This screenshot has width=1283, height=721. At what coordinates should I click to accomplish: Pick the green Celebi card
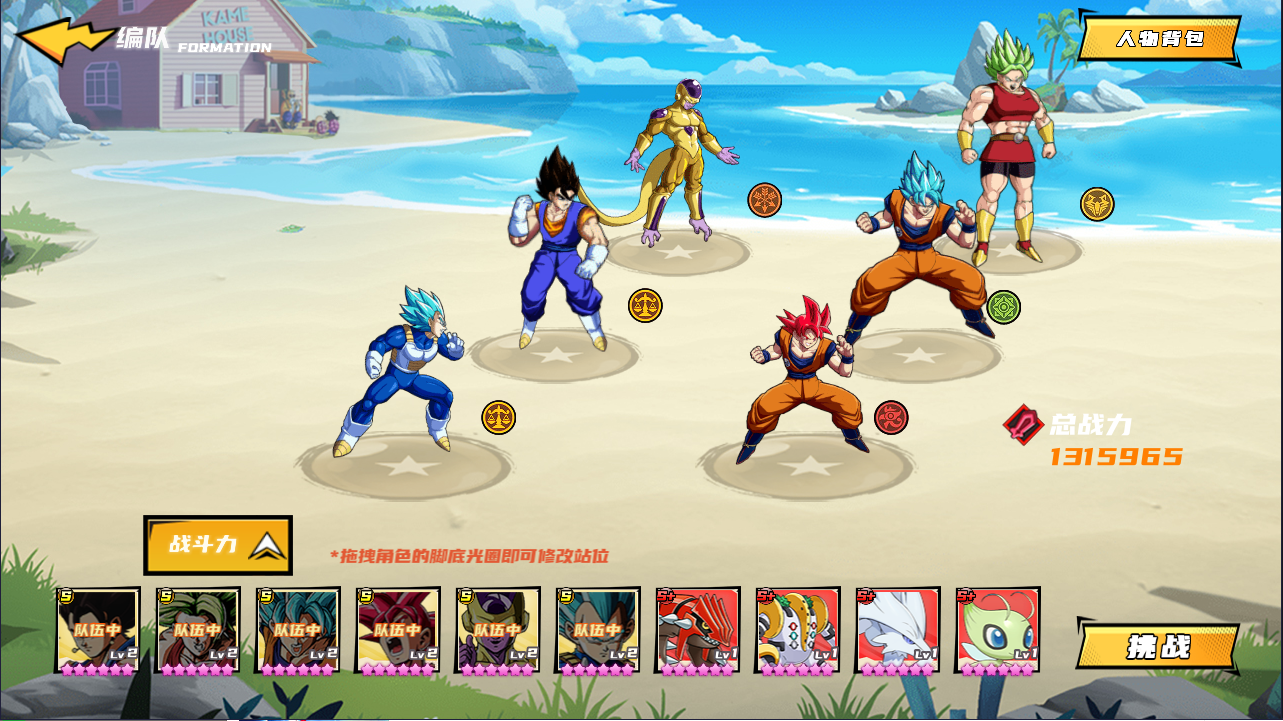[x=998, y=630]
